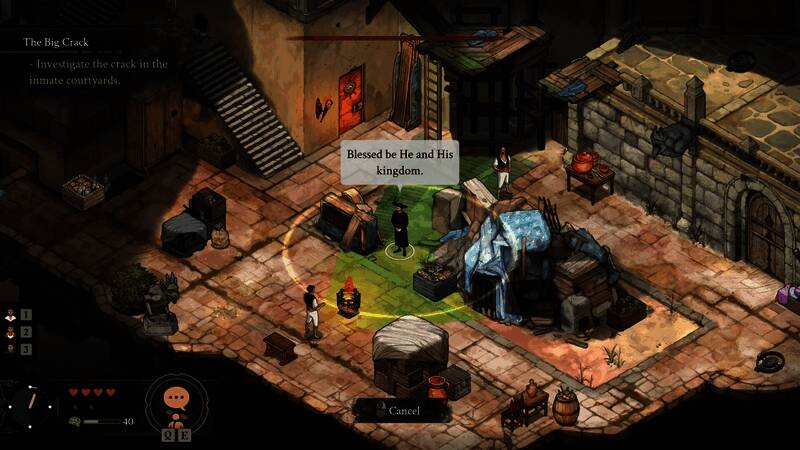Screen dimensions: 800x450
Task: Click the clock dial in the corner
Action: click(30, 403)
